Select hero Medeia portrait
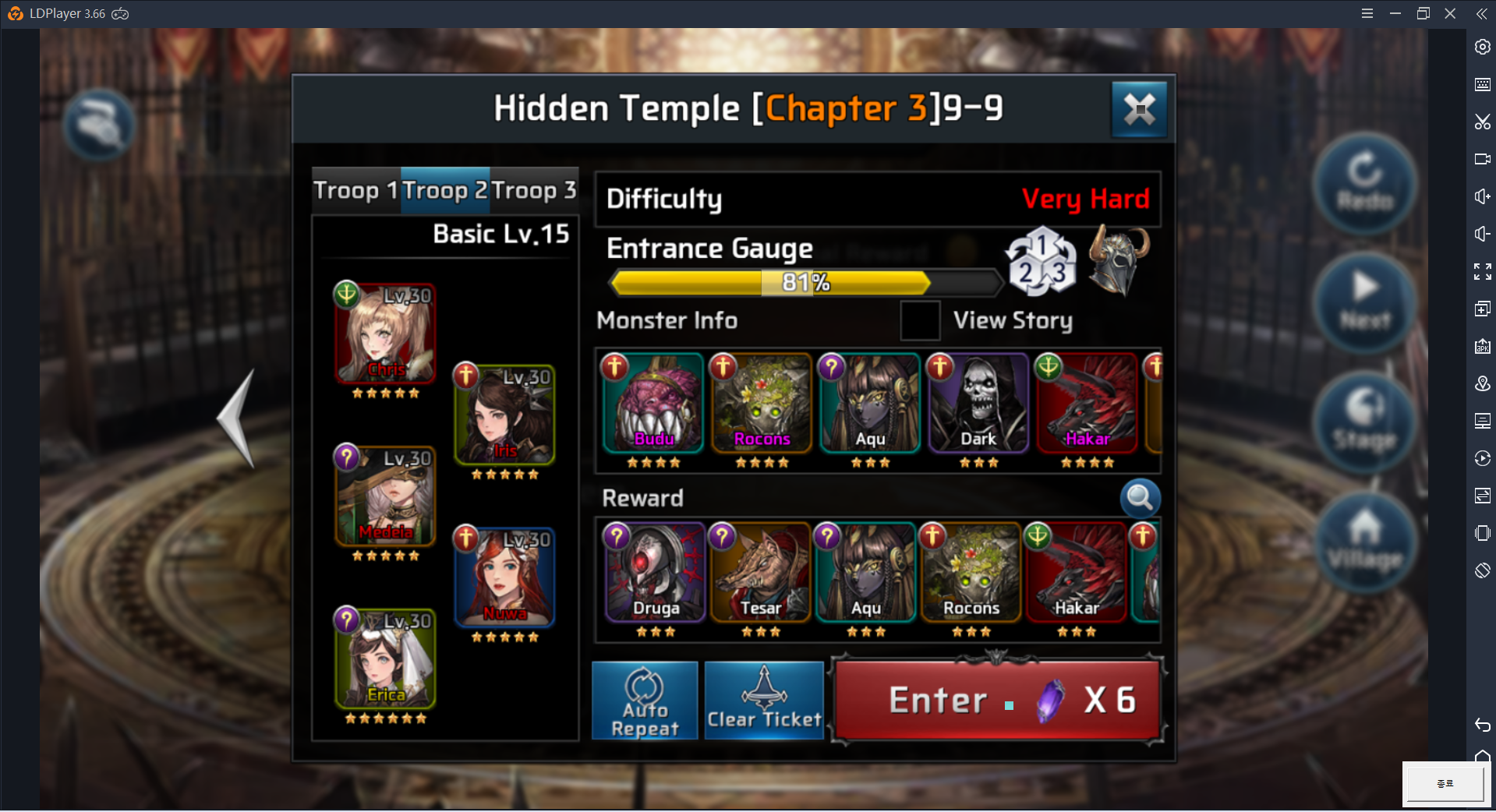Screen dimensions: 1496x812 (386, 496)
